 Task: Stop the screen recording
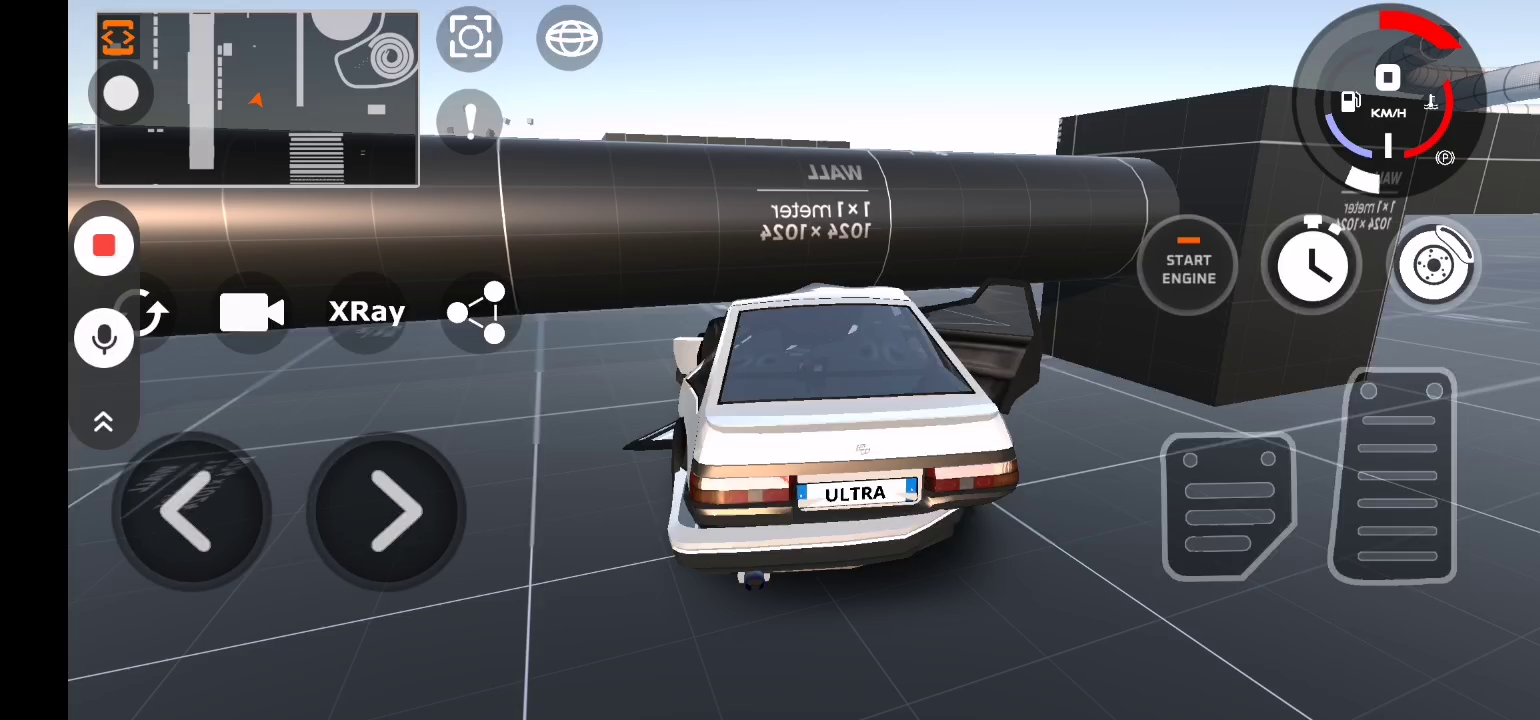[104, 246]
